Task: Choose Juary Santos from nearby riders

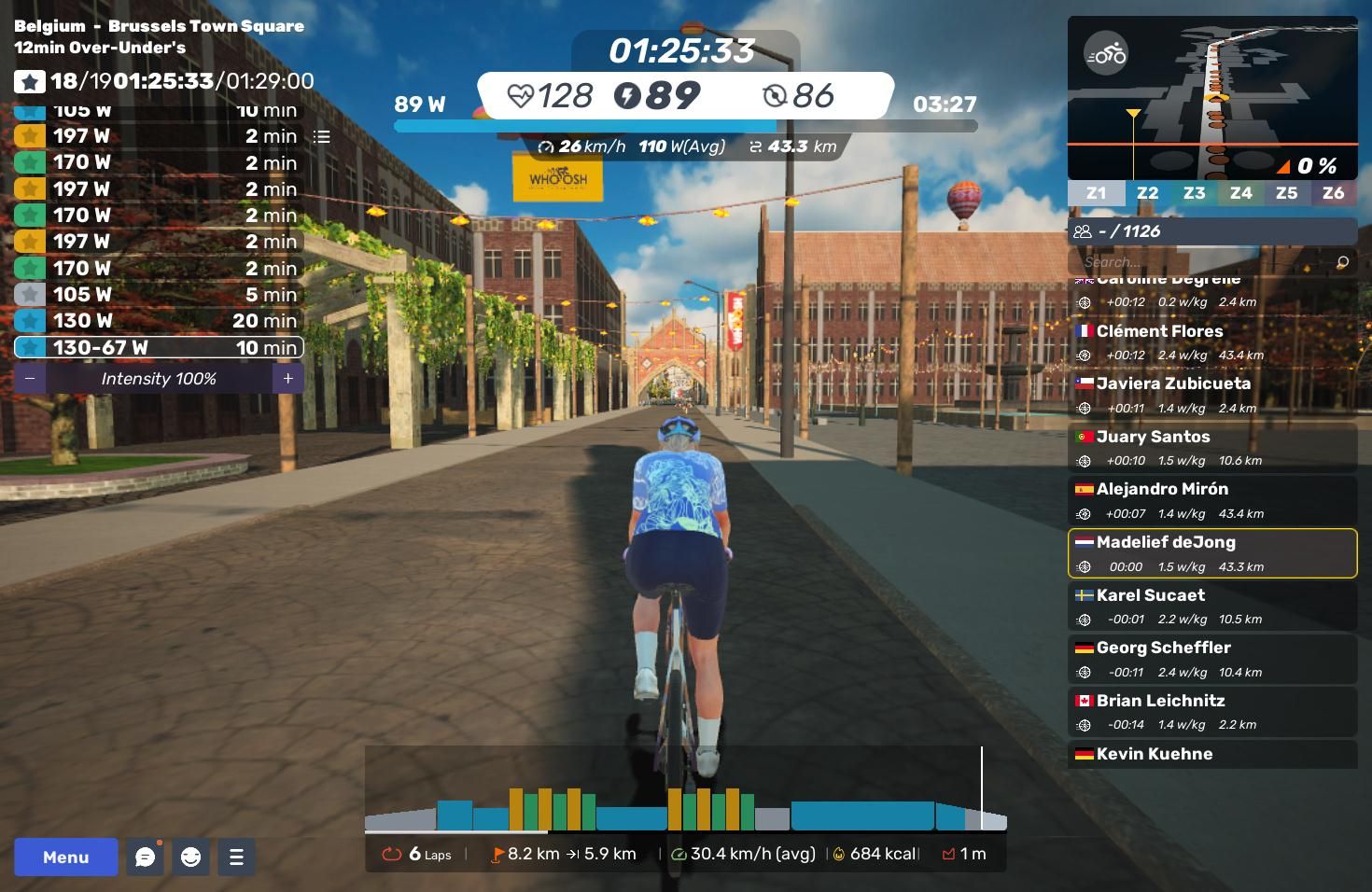Action: 1211,447
